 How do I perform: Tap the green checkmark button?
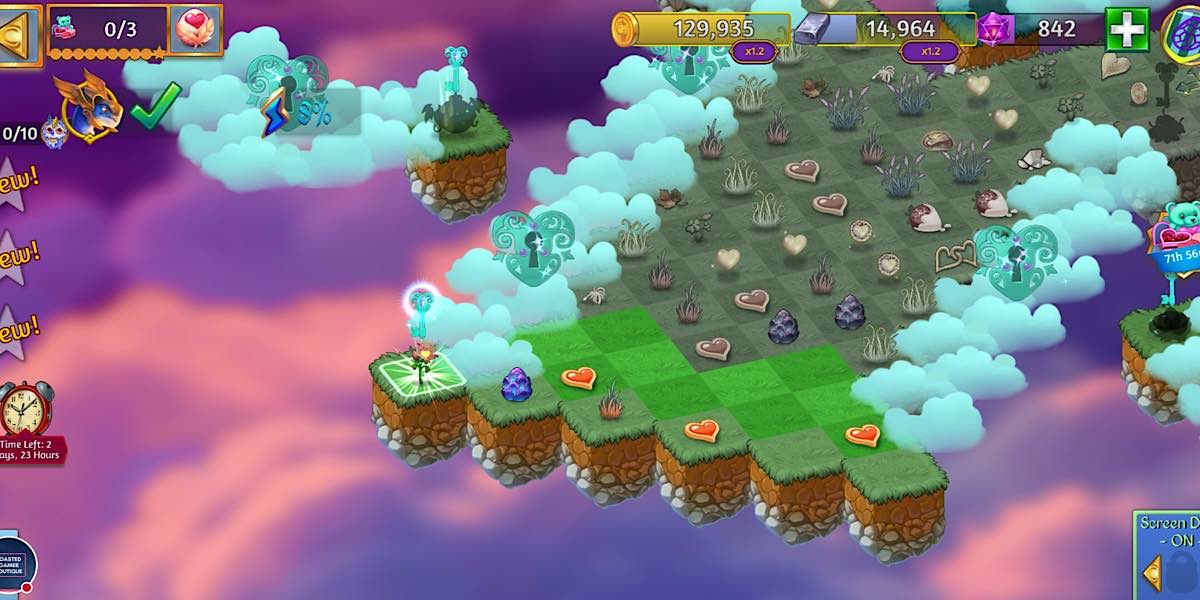[156, 104]
